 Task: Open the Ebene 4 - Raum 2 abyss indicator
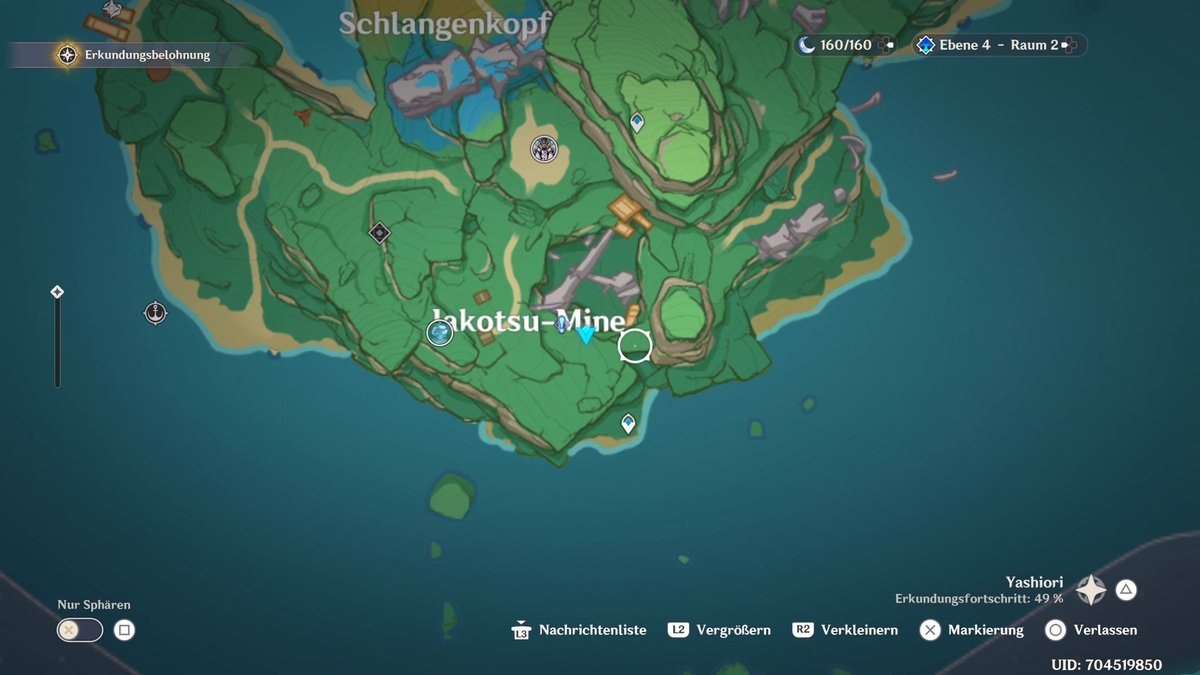point(998,45)
